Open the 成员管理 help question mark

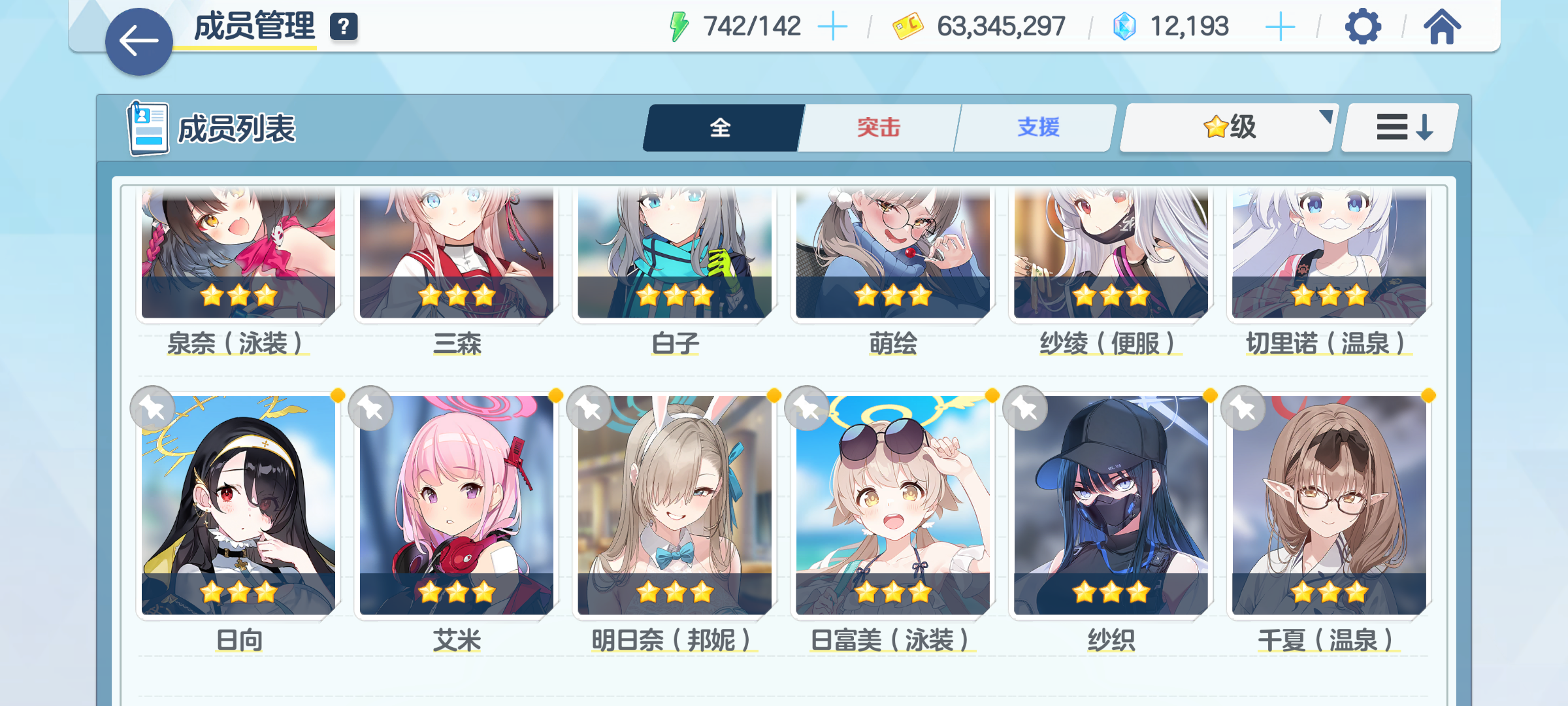coord(344,27)
